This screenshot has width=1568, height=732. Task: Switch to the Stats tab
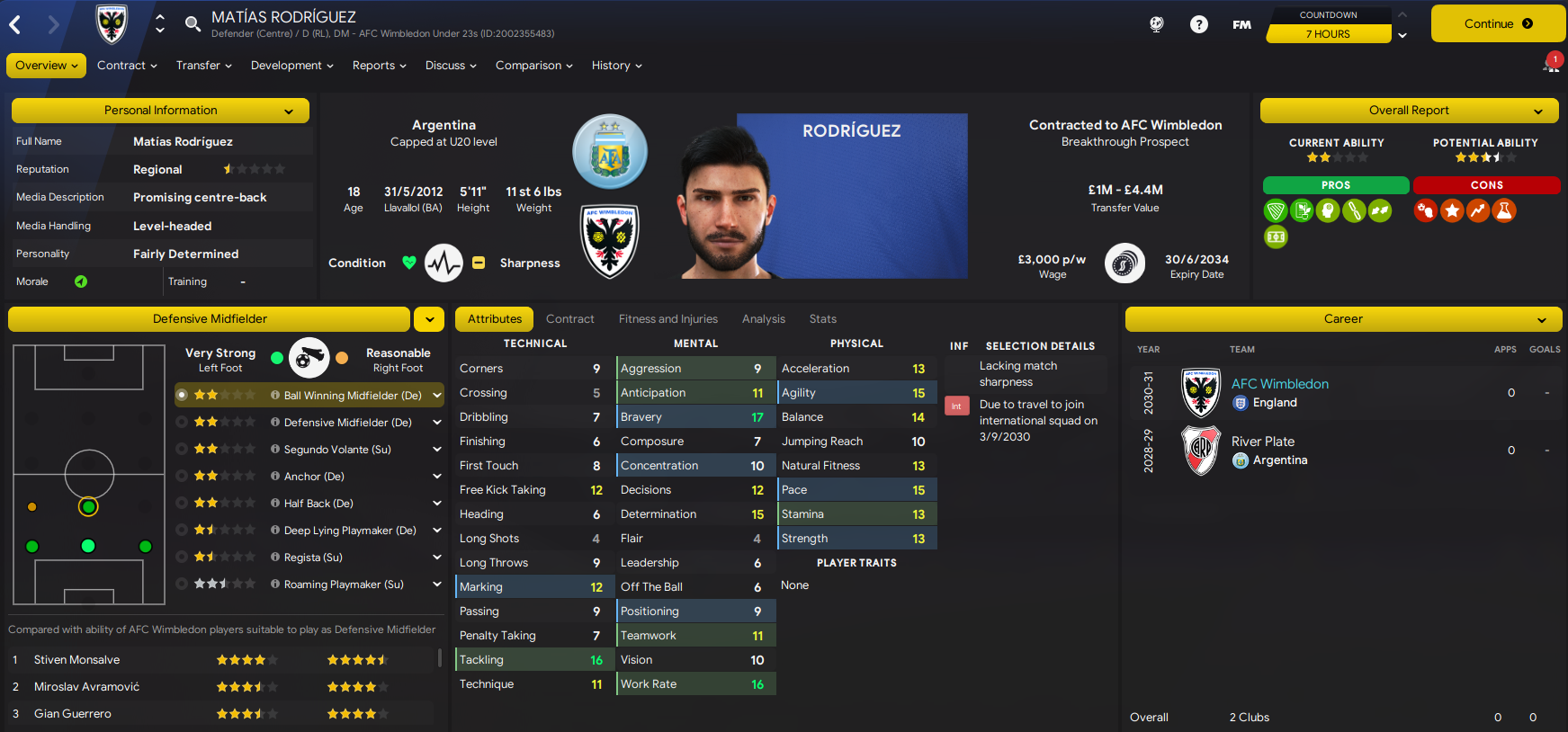(x=822, y=319)
